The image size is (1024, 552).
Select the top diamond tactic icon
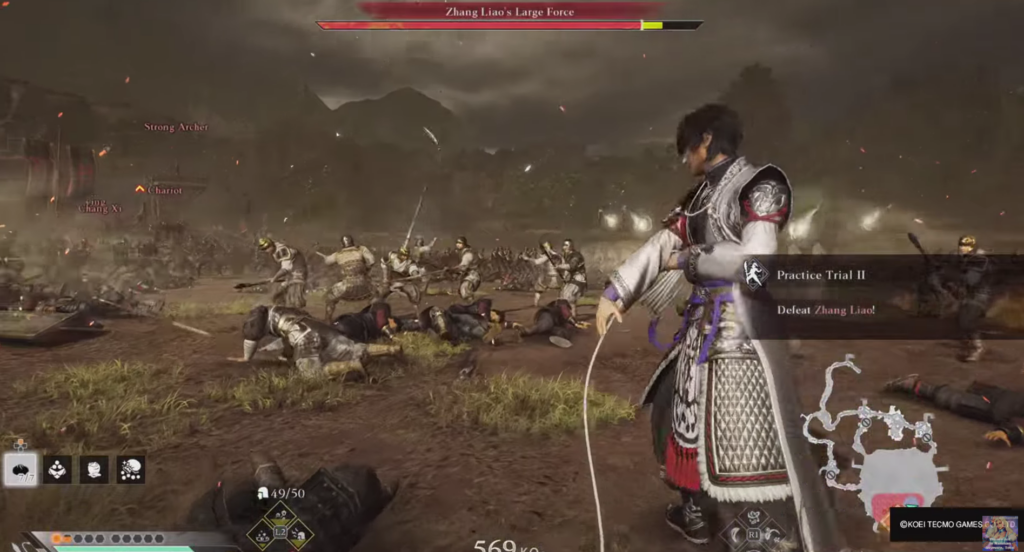(x=281, y=515)
